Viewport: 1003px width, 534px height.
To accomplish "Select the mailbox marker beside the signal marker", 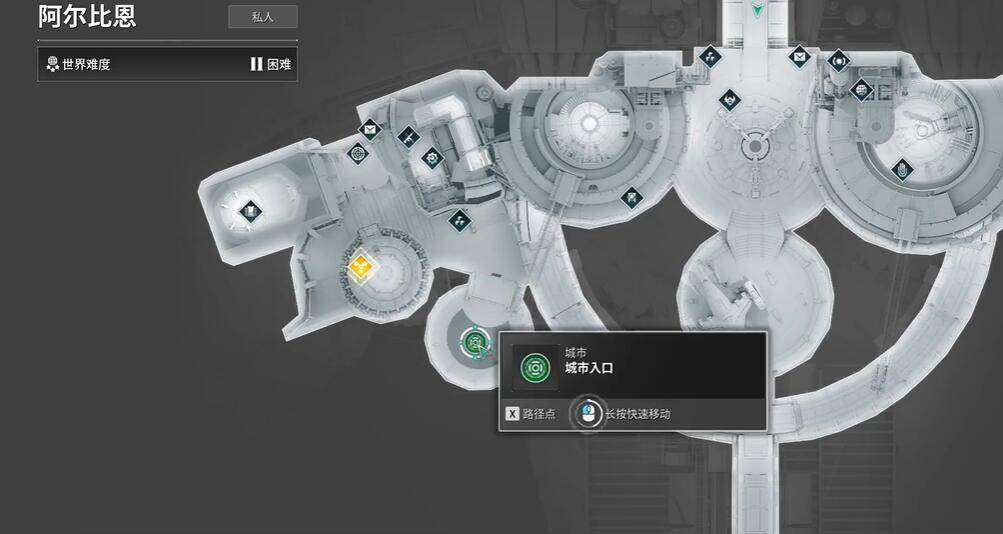I will click(x=799, y=56).
